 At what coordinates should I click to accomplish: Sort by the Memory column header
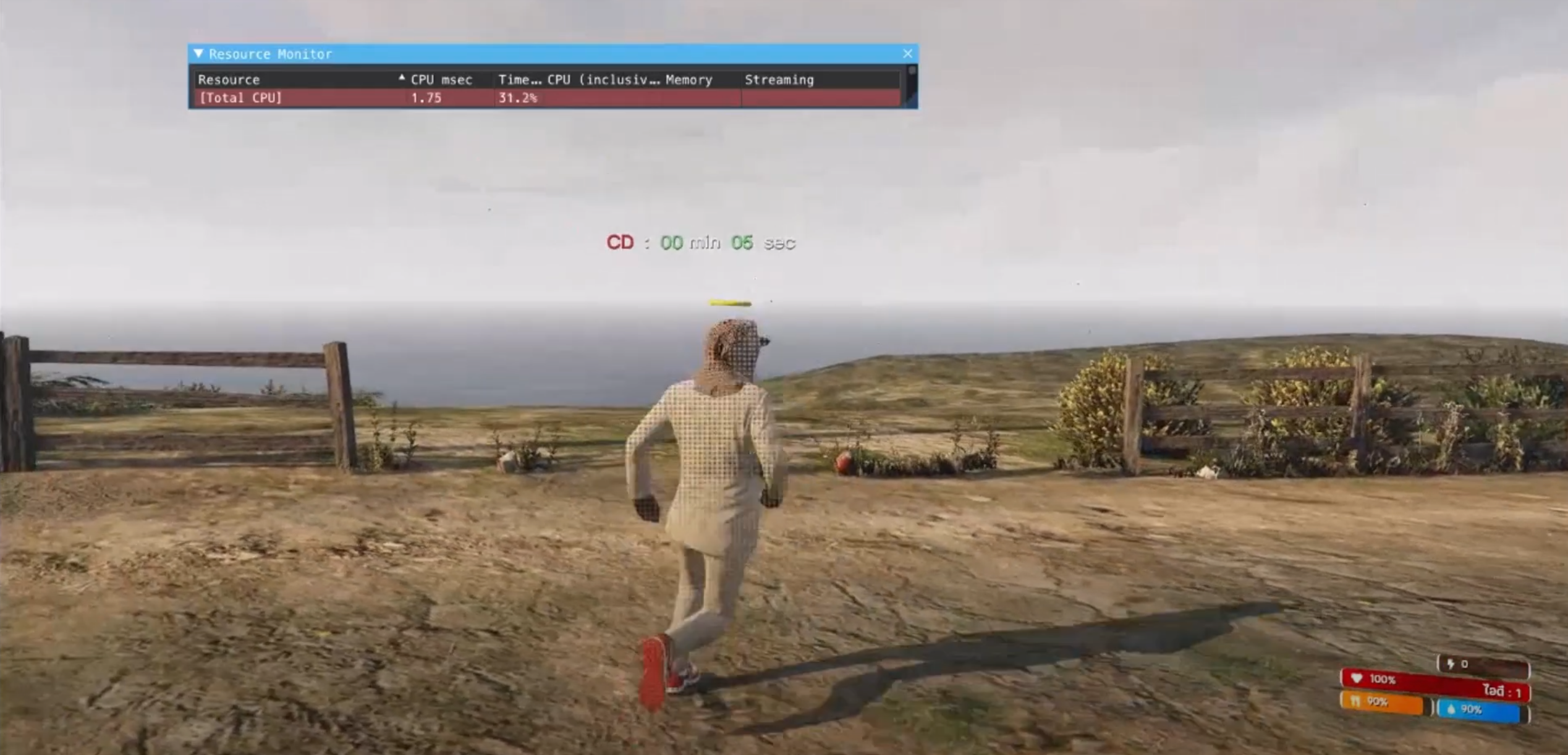689,80
